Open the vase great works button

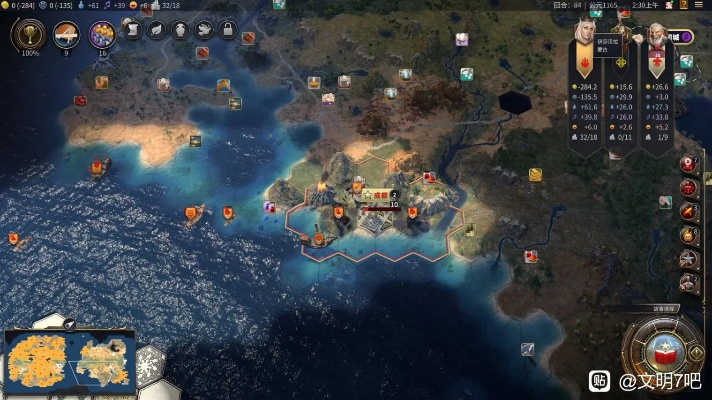pos(180,30)
